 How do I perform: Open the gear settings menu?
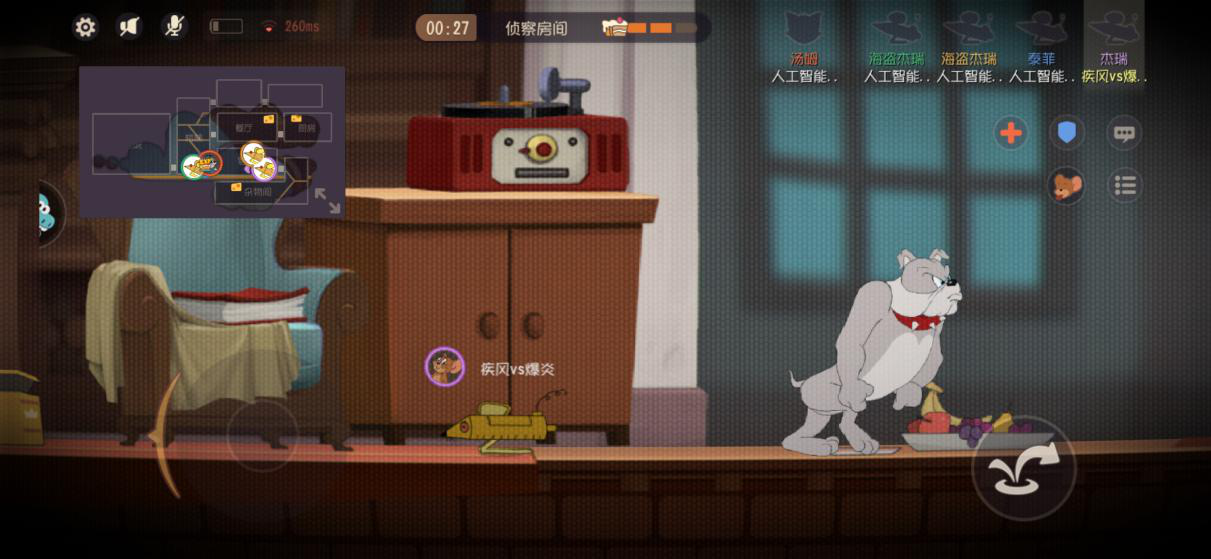(x=86, y=27)
